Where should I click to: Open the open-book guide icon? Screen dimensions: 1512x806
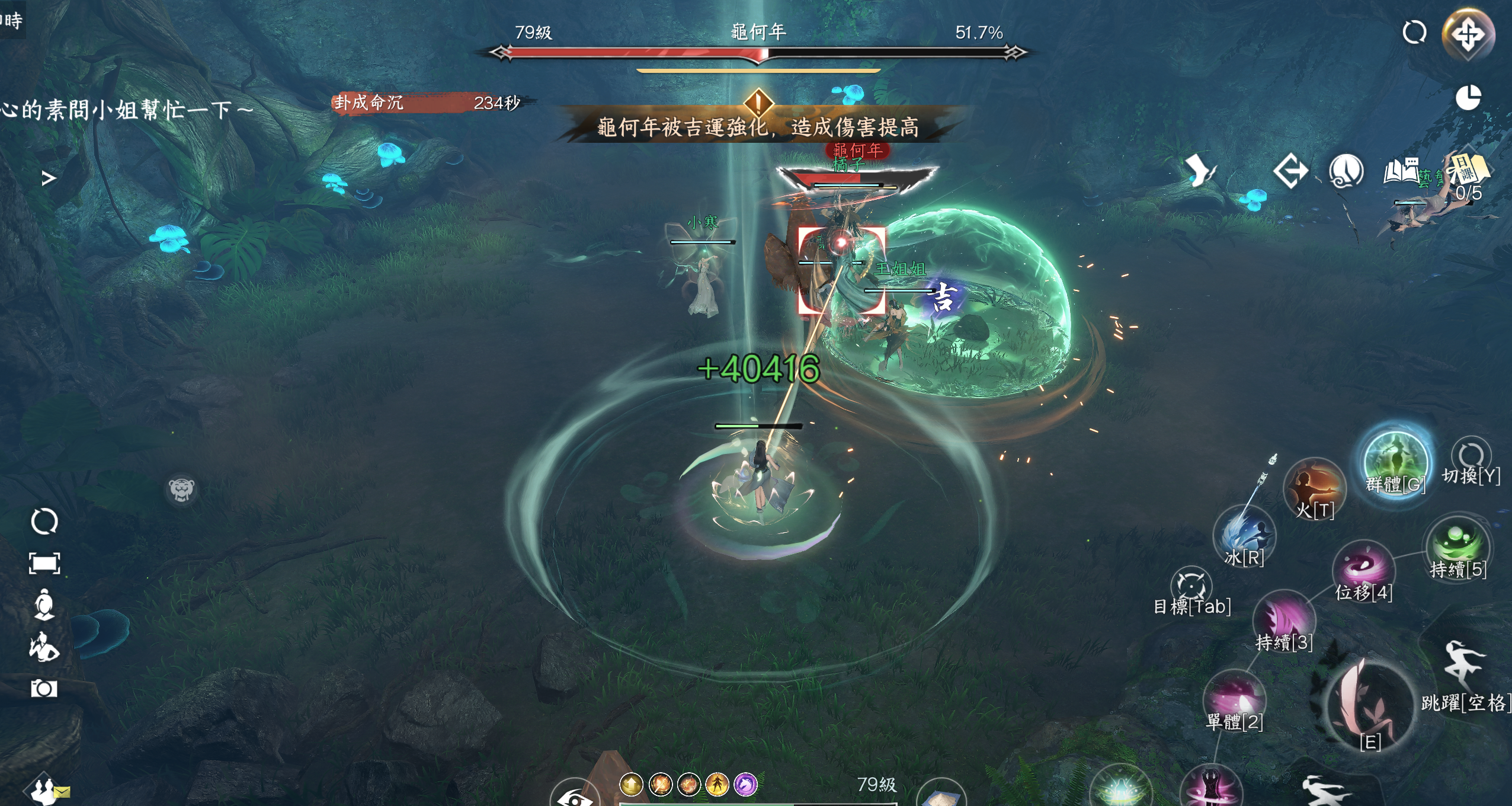tap(1402, 172)
